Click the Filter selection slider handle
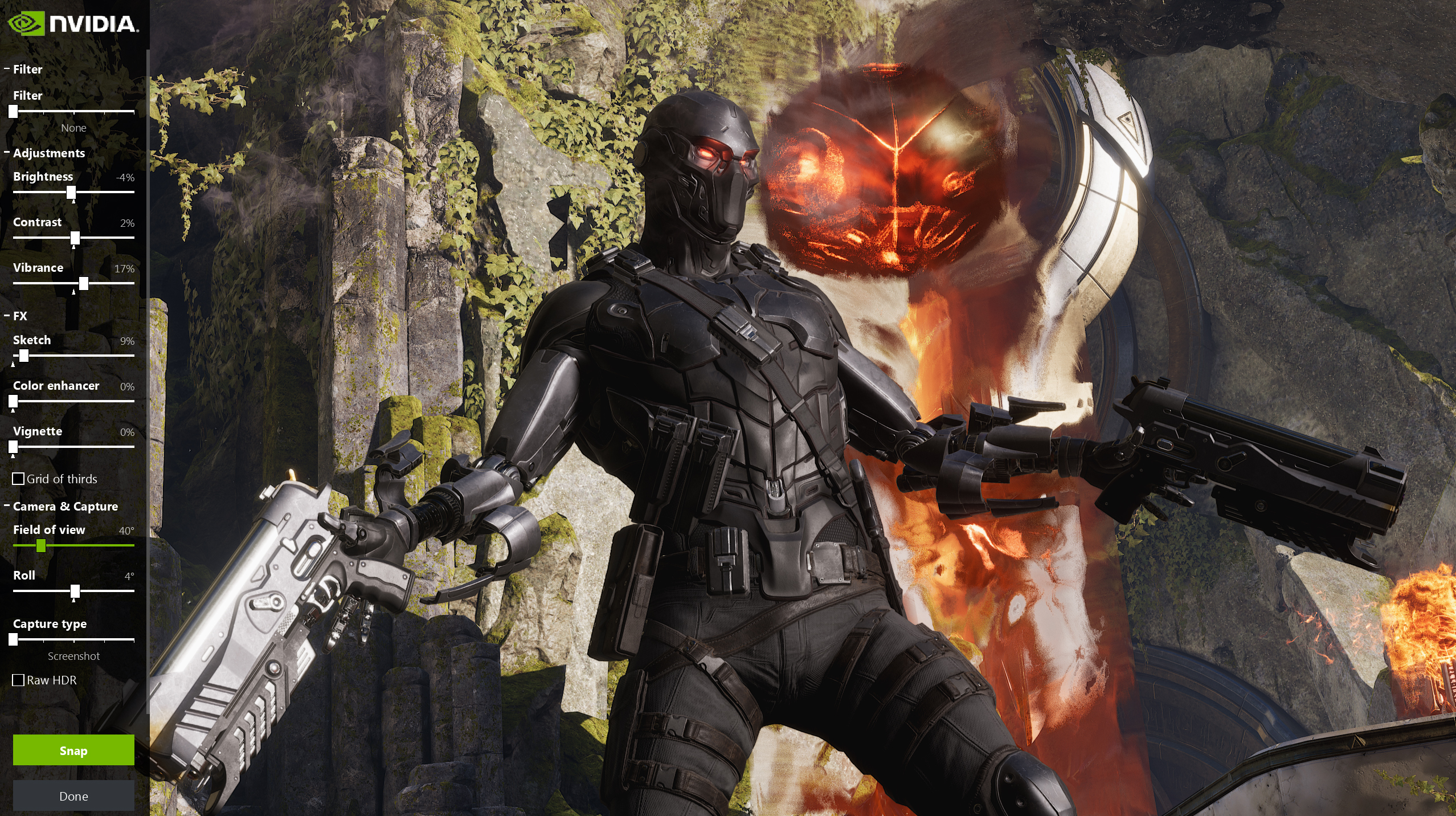 point(13,112)
